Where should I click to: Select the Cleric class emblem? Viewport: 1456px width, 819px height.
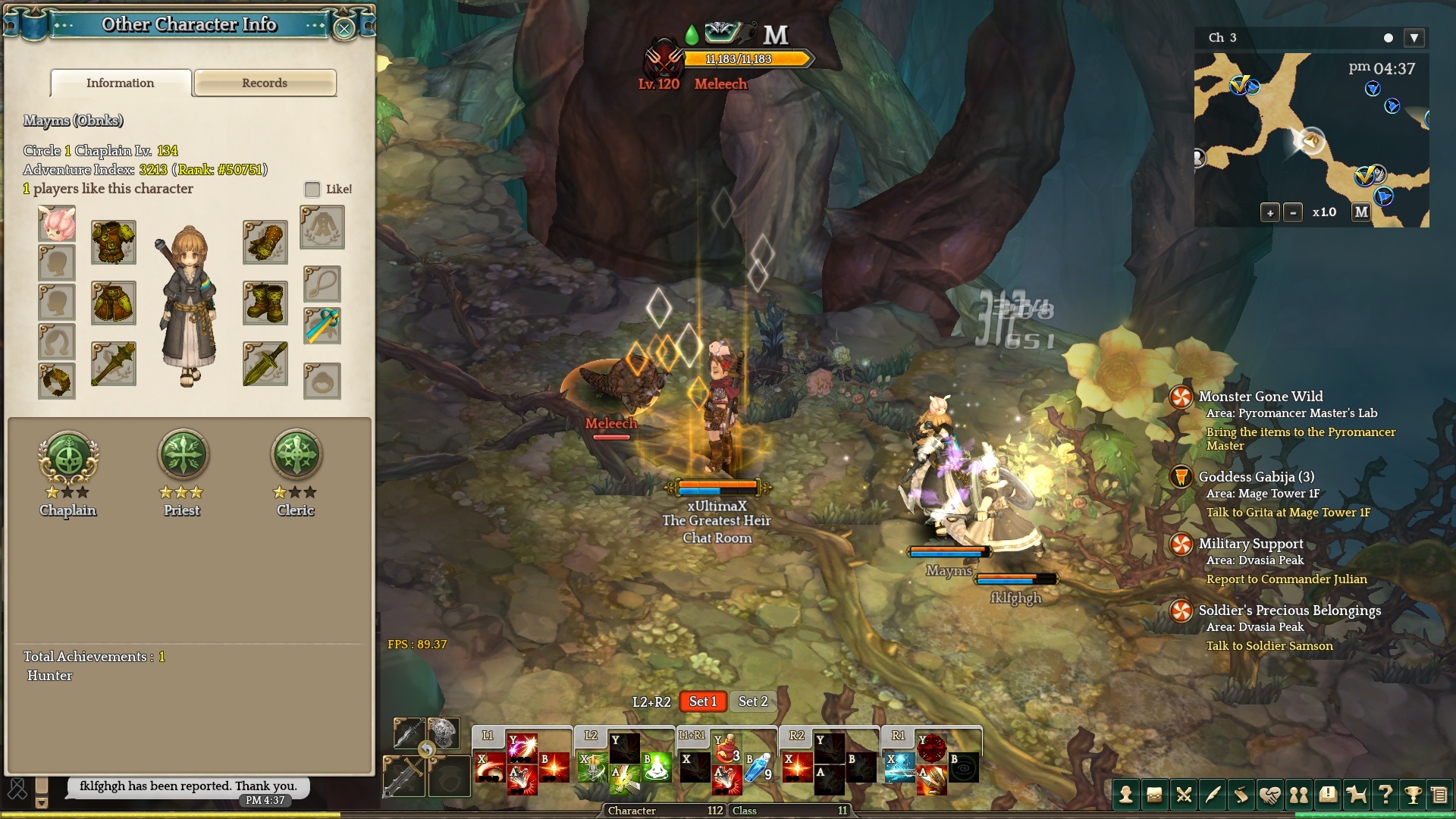click(296, 457)
